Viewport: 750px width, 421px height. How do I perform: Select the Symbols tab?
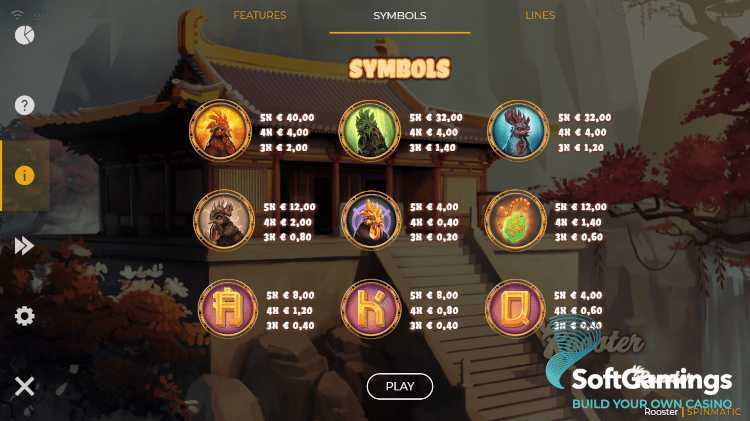pyautogui.click(x=399, y=16)
